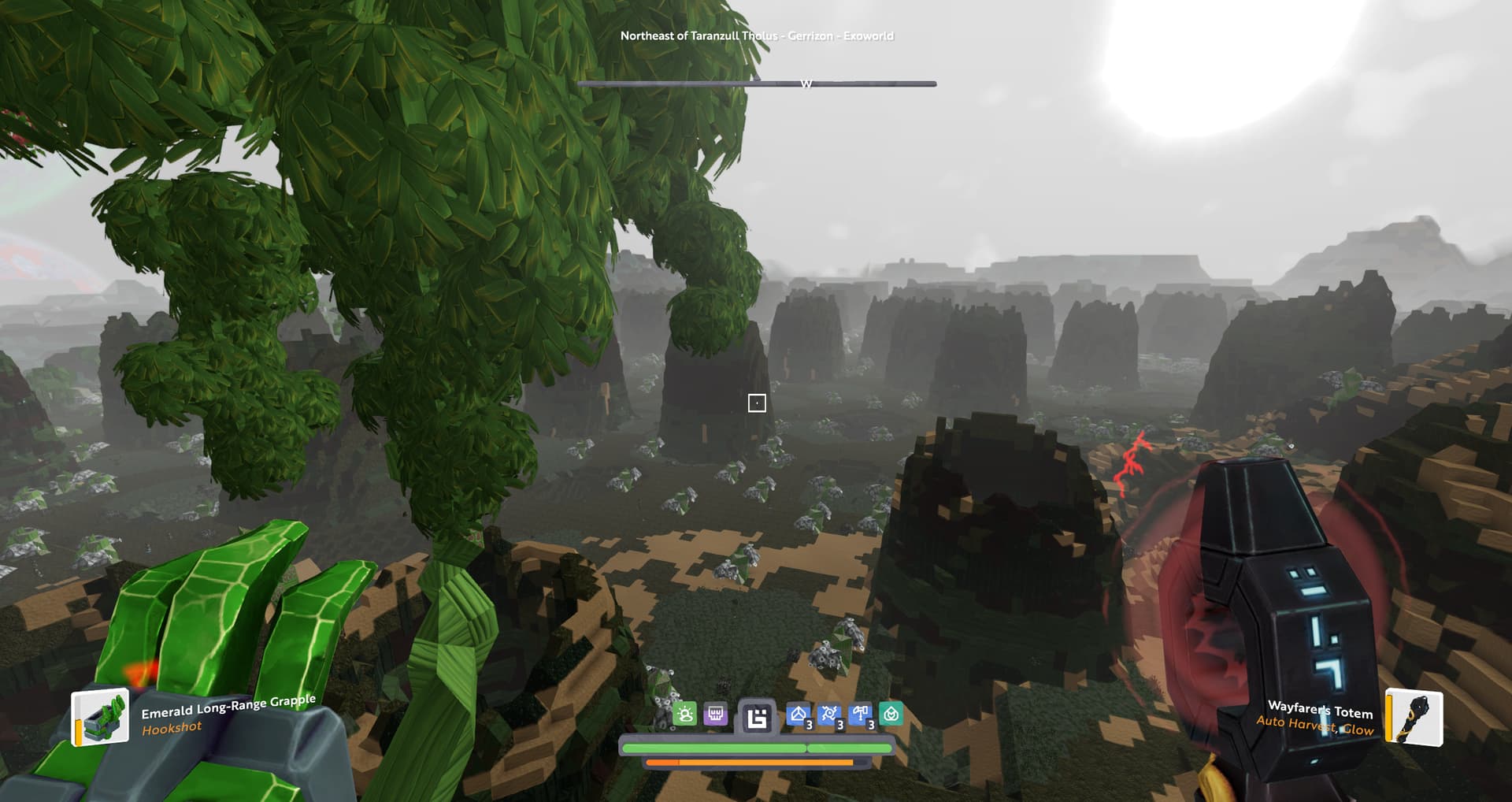Click the purple skull-teeth status icon
Viewport: 1512px width, 802px height.
tap(715, 715)
